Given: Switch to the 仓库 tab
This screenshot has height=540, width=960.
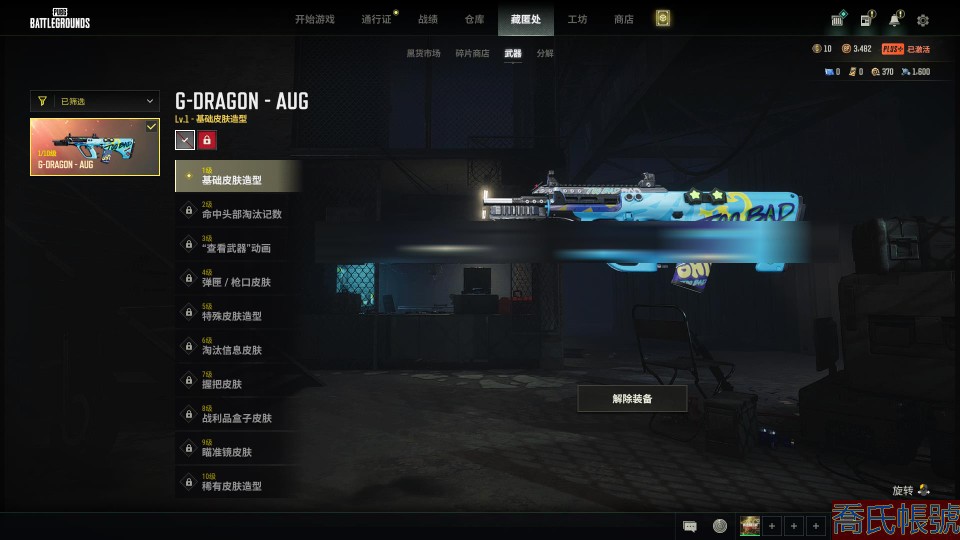Looking at the screenshot, I should [x=475, y=19].
